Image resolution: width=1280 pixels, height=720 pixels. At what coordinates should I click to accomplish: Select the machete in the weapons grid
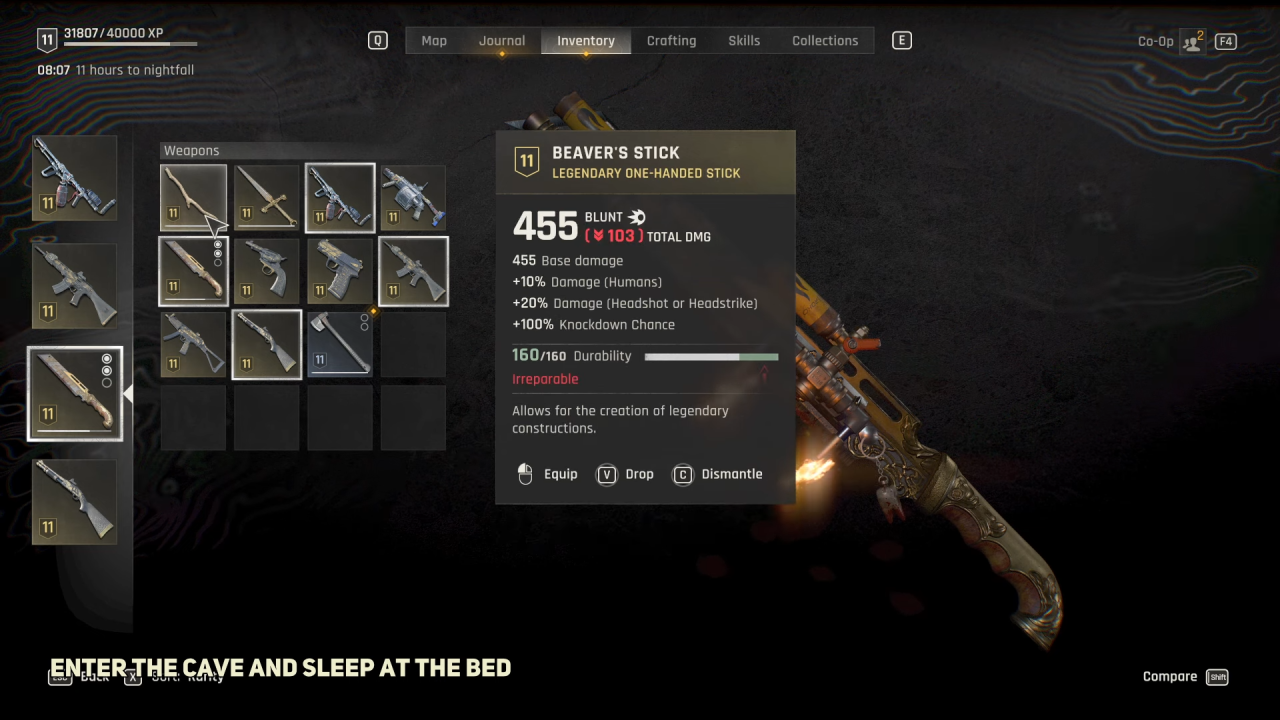click(x=193, y=271)
